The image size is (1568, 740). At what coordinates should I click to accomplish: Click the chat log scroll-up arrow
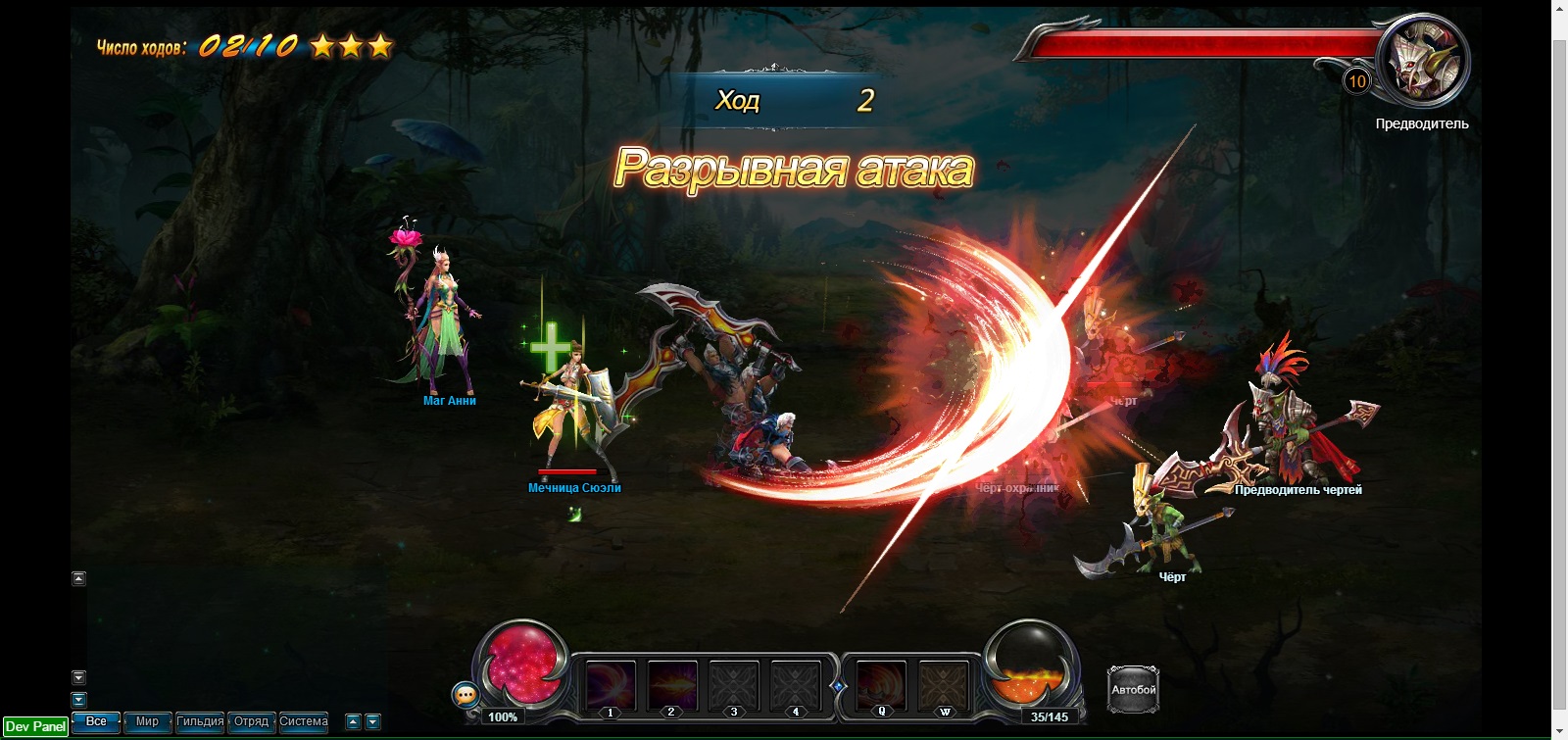click(79, 578)
